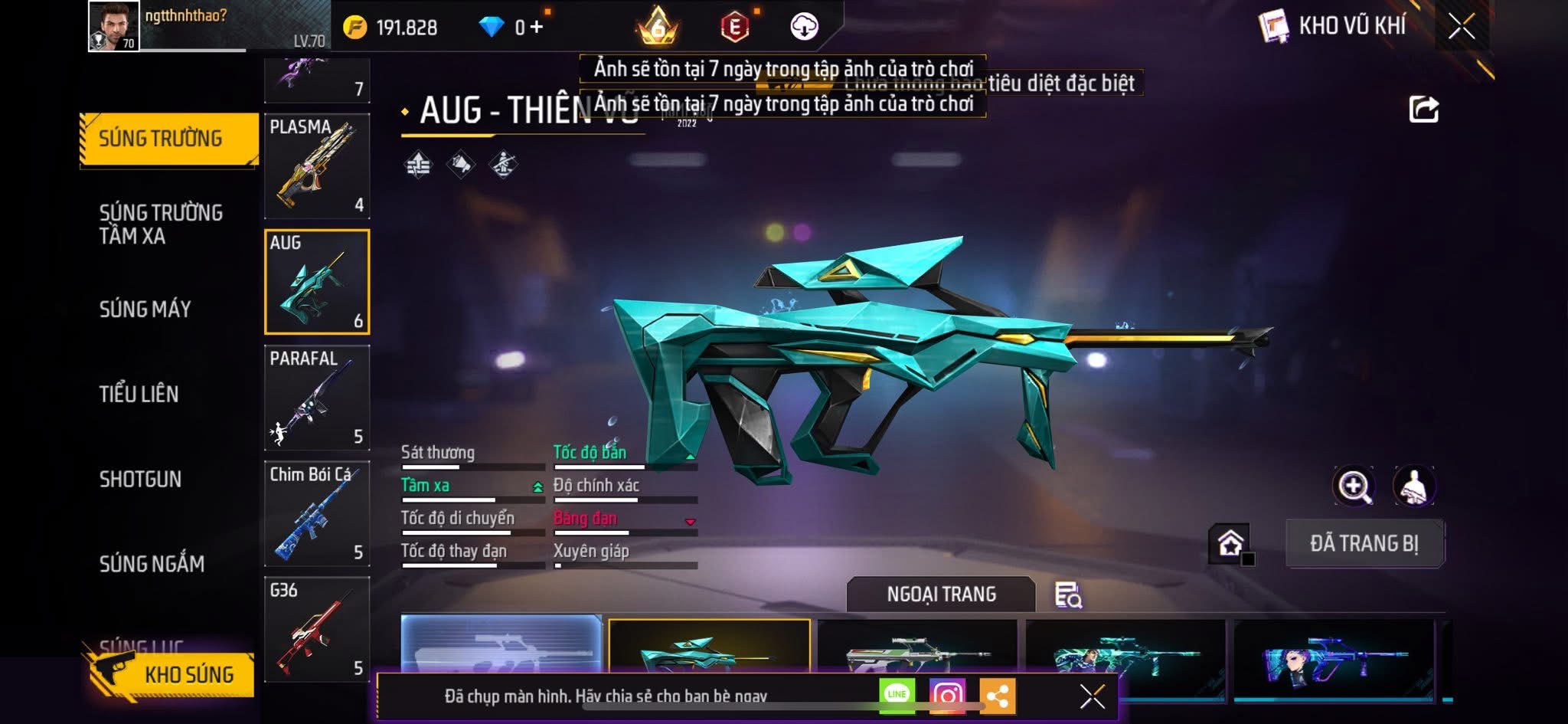Viewport: 1568px width, 724px height.
Task: Select the Chim Bói Cá sniper tile
Action: coord(317,513)
